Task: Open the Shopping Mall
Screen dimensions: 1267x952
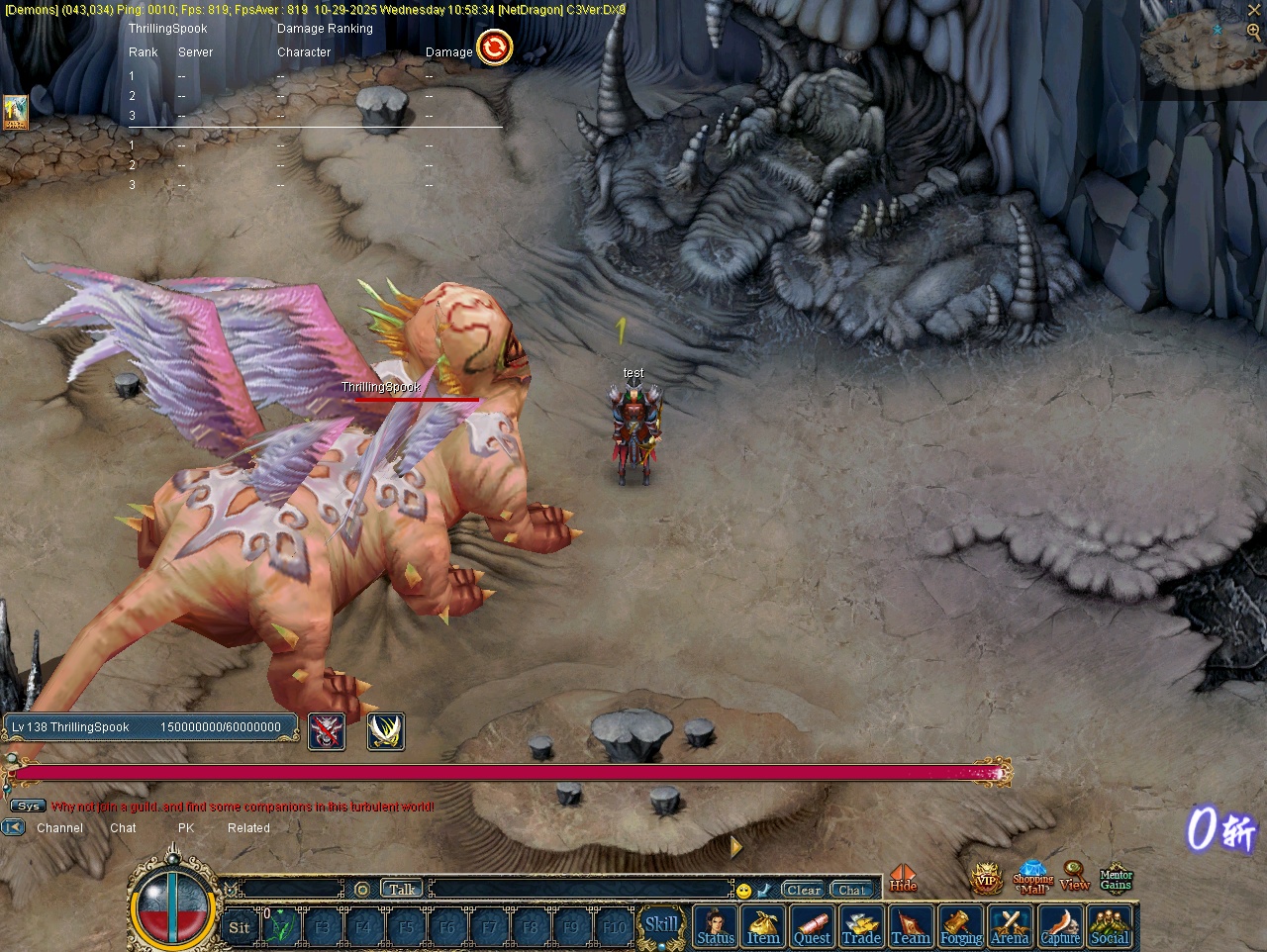Action: coord(1032,878)
